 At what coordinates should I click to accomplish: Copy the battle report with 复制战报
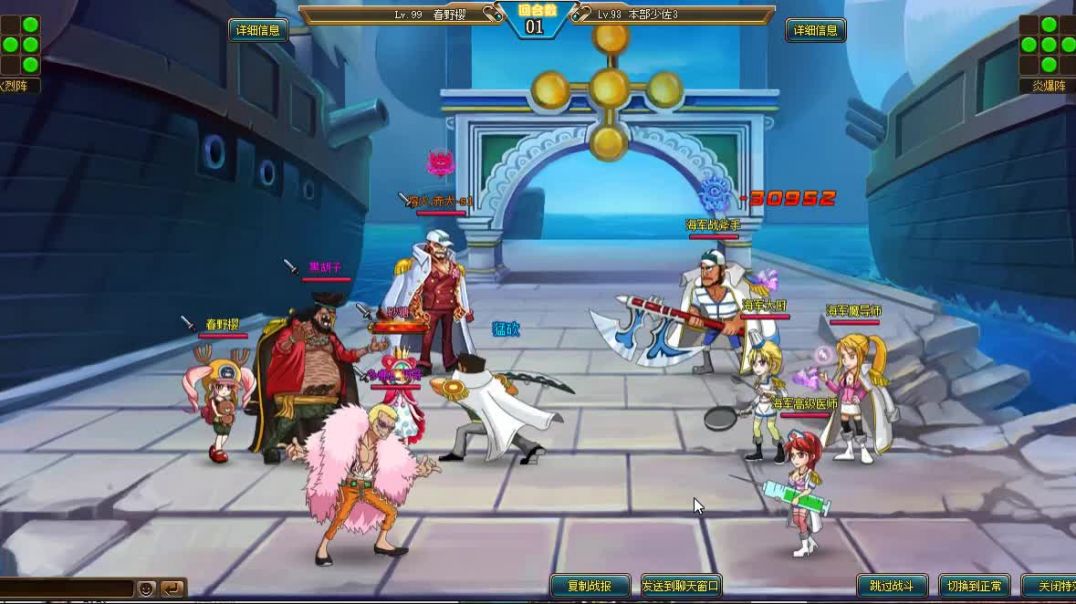point(590,586)
